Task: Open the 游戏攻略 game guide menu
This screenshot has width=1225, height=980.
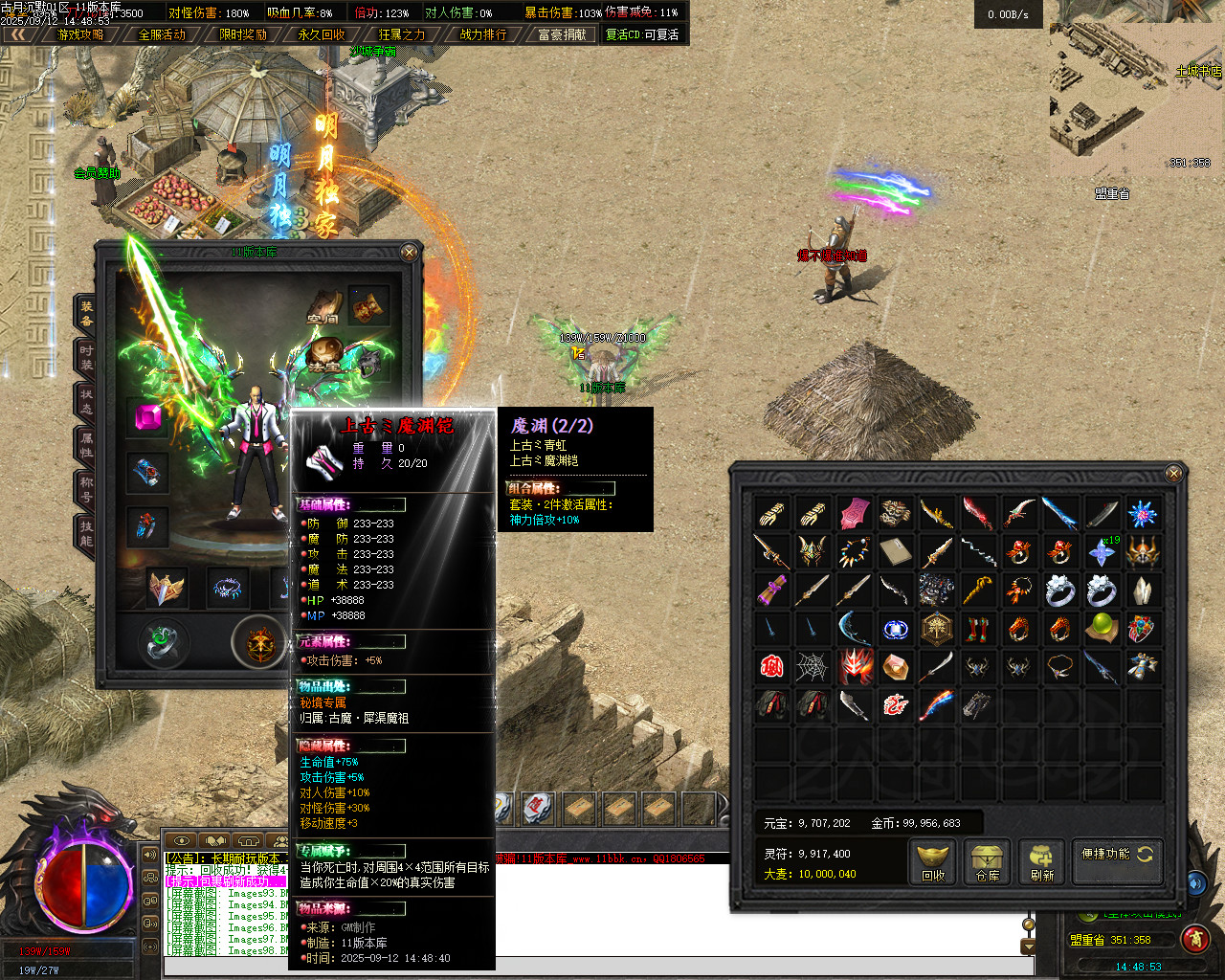Action: coord(81,34)
